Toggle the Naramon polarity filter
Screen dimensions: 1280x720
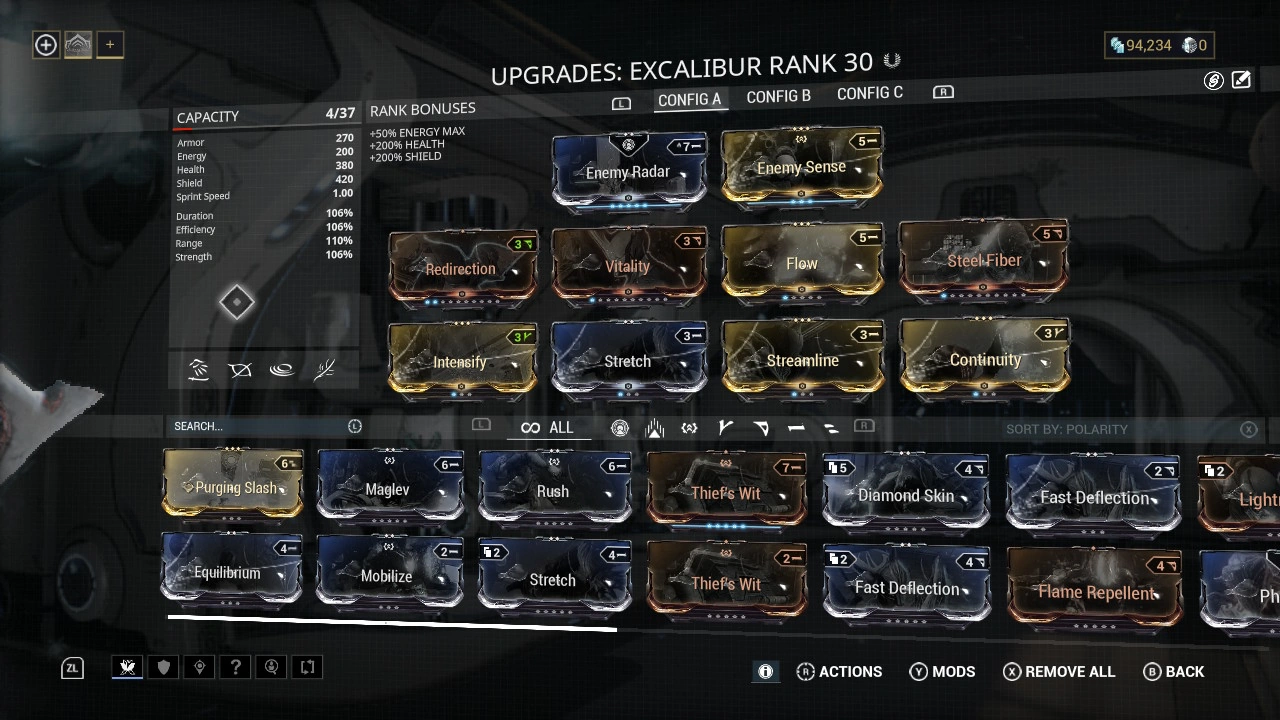pyautogui.click(x=796, y=427)
